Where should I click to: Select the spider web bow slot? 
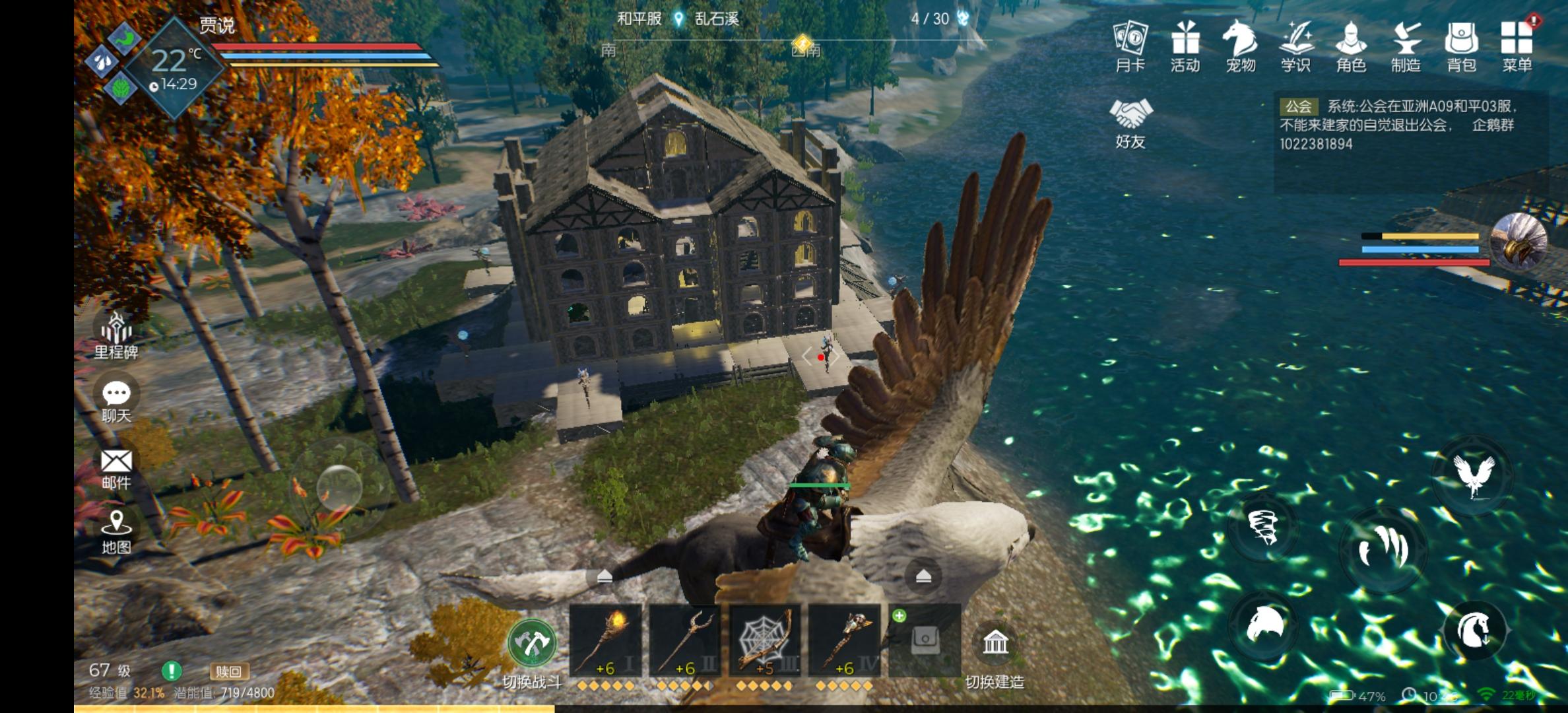pyautogui.click(x=764, y=640)
